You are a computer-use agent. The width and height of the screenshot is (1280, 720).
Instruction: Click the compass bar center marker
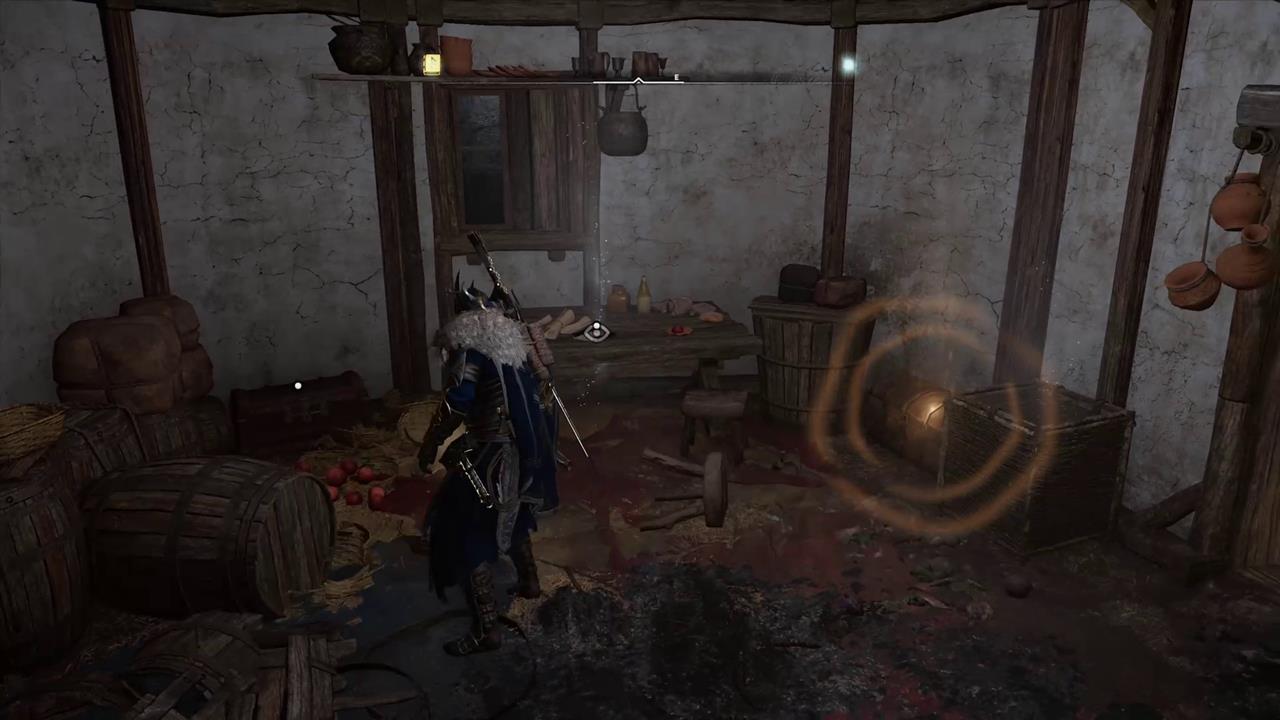tap(638, 80)
